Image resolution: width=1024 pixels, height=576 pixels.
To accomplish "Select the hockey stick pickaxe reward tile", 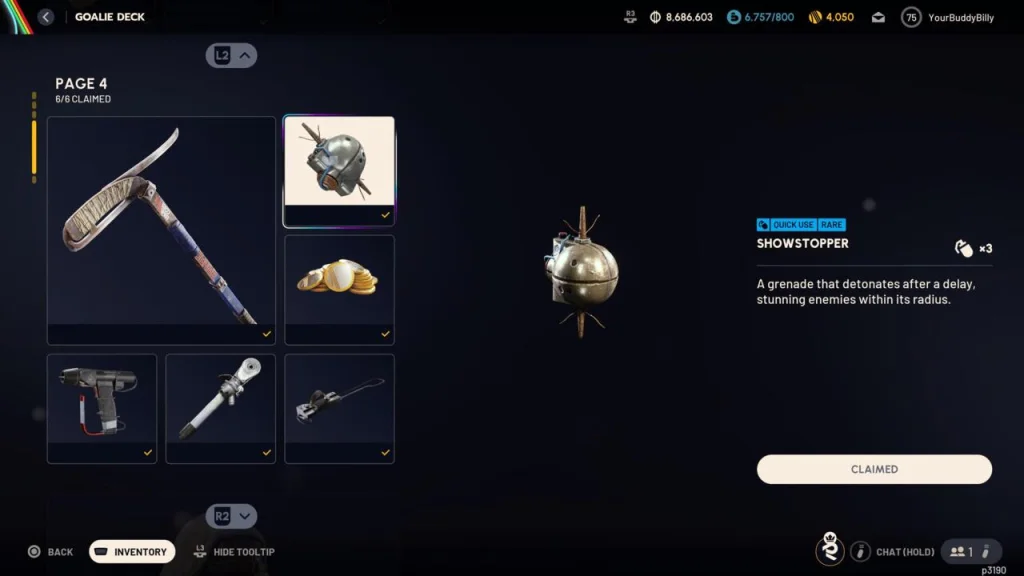I will point(161,230).
